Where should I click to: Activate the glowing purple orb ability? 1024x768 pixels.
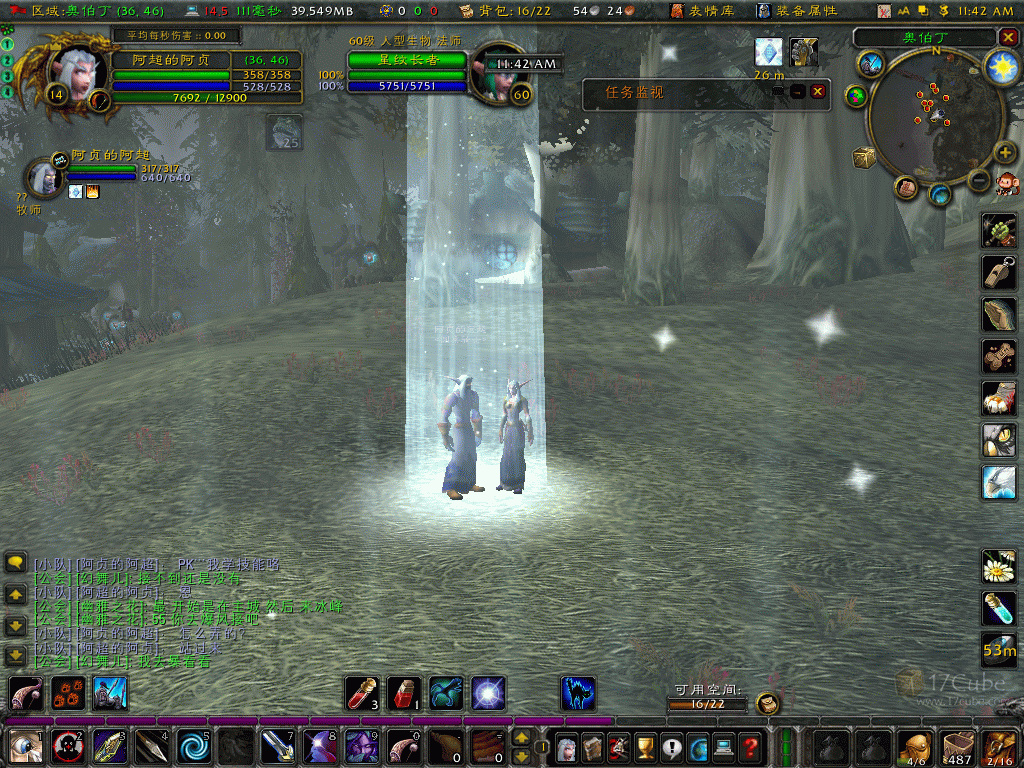click(x=489, y=693)
